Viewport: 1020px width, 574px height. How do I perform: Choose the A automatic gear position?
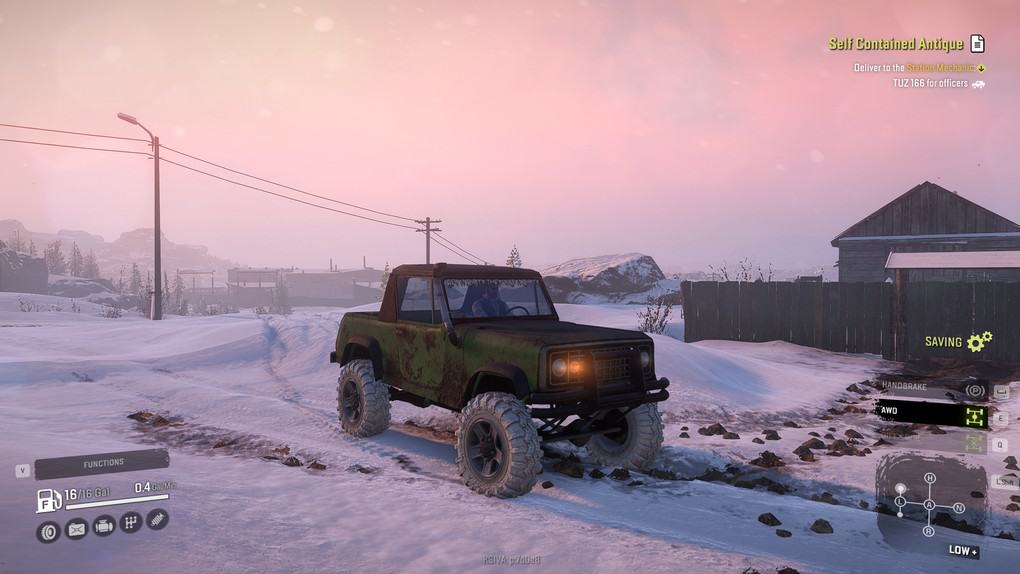click(x=930, y=505)
